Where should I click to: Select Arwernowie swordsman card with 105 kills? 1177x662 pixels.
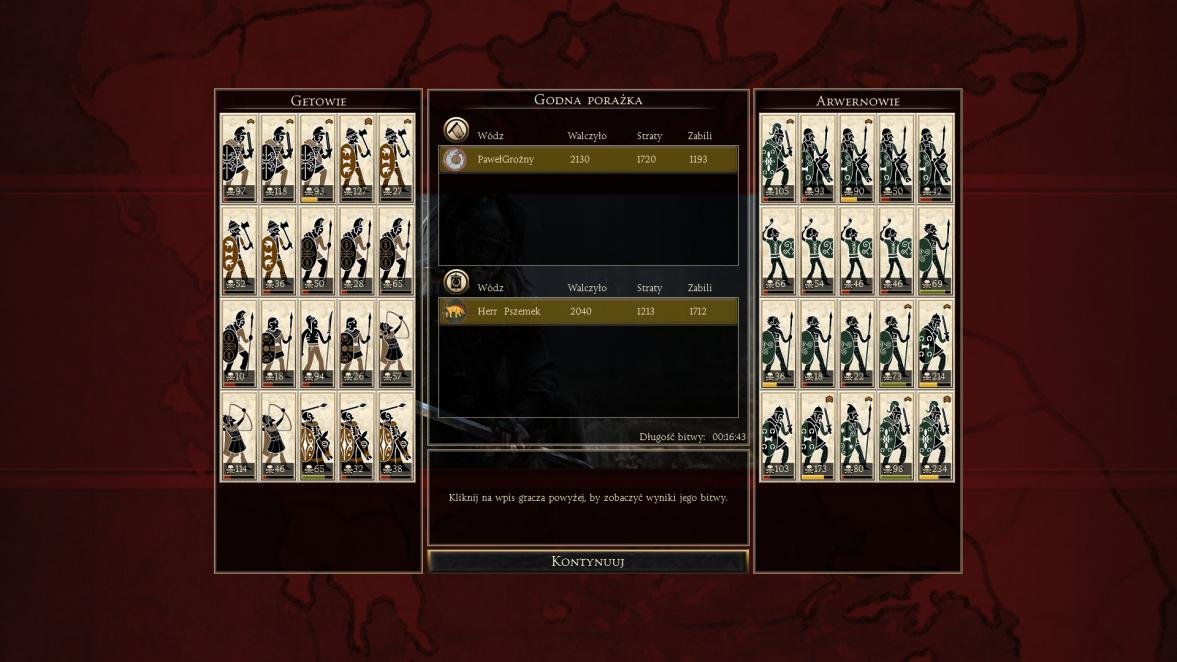tap(778, 158)
